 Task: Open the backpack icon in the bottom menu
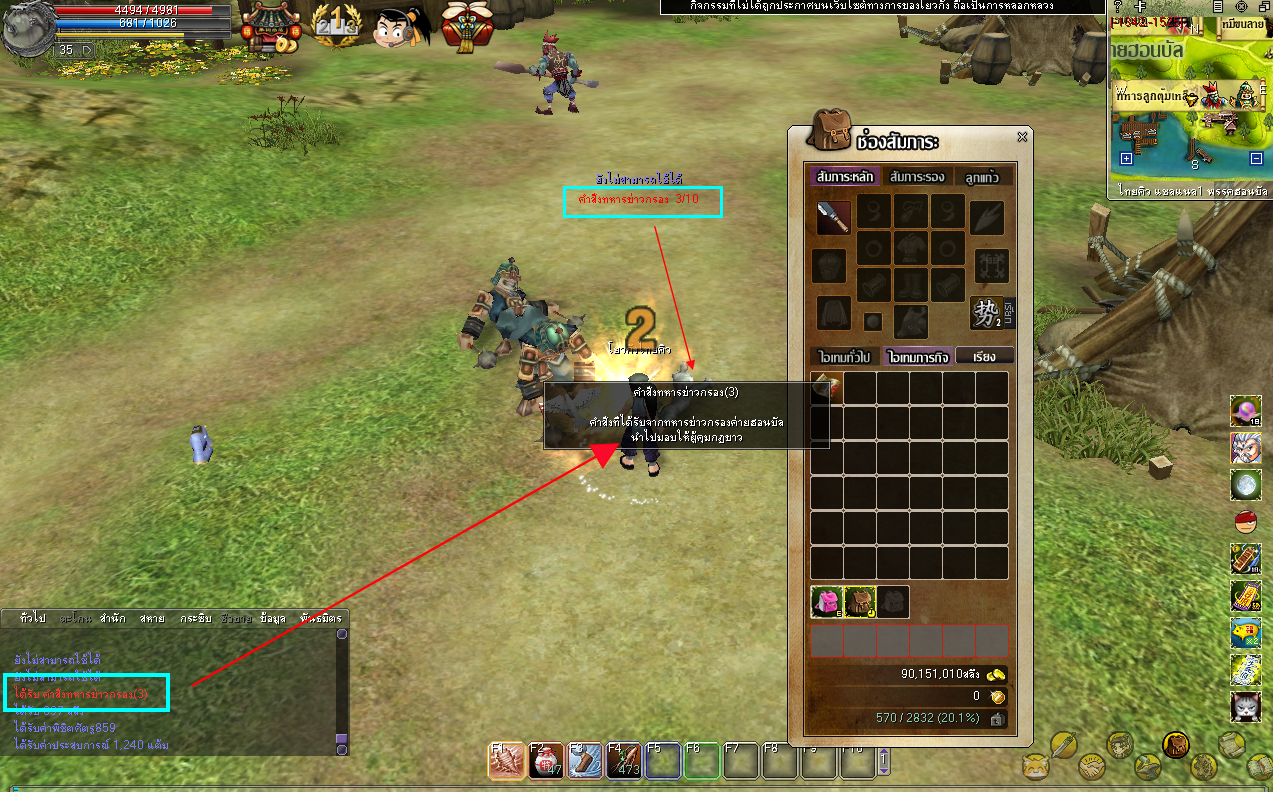click(x=1176, y=745)
